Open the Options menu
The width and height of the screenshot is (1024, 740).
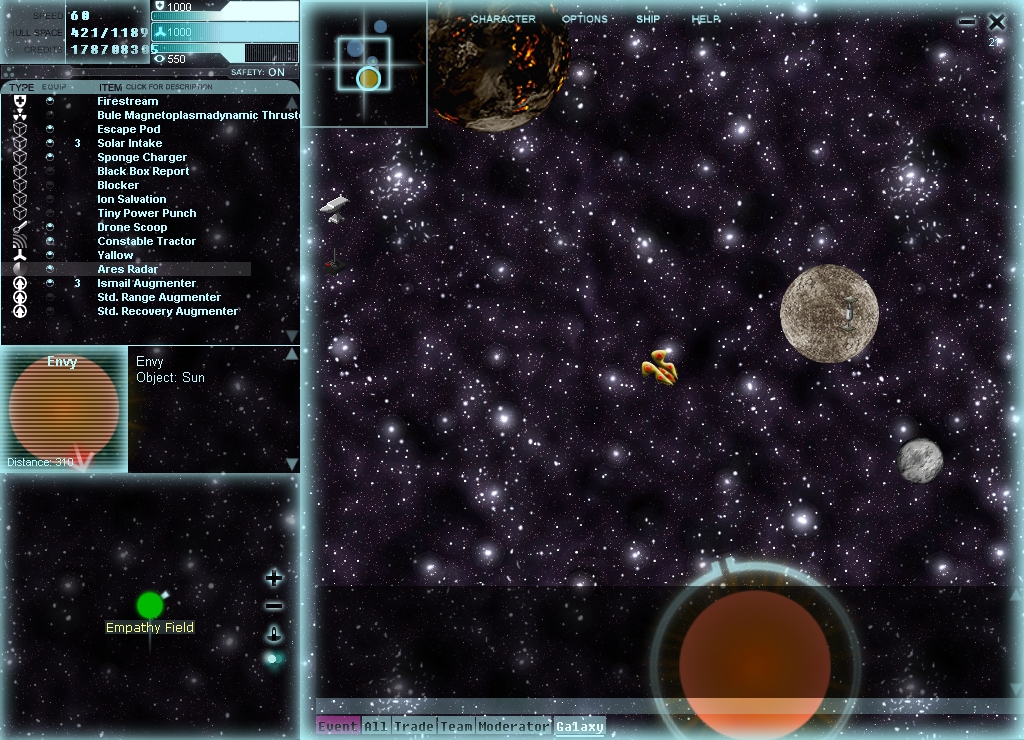(584, 19)
